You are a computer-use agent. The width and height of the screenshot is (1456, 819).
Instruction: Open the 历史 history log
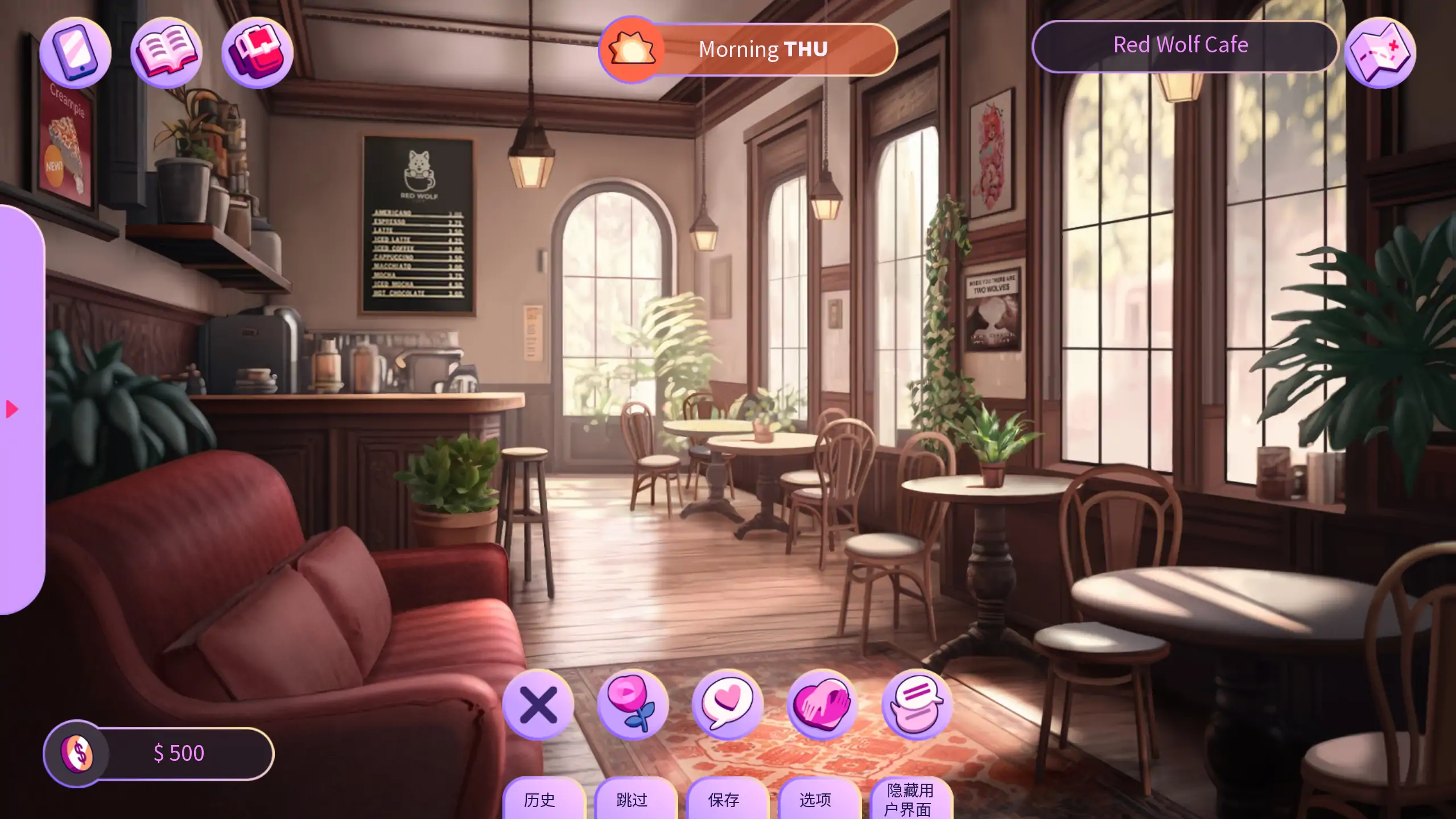point(539,800)
